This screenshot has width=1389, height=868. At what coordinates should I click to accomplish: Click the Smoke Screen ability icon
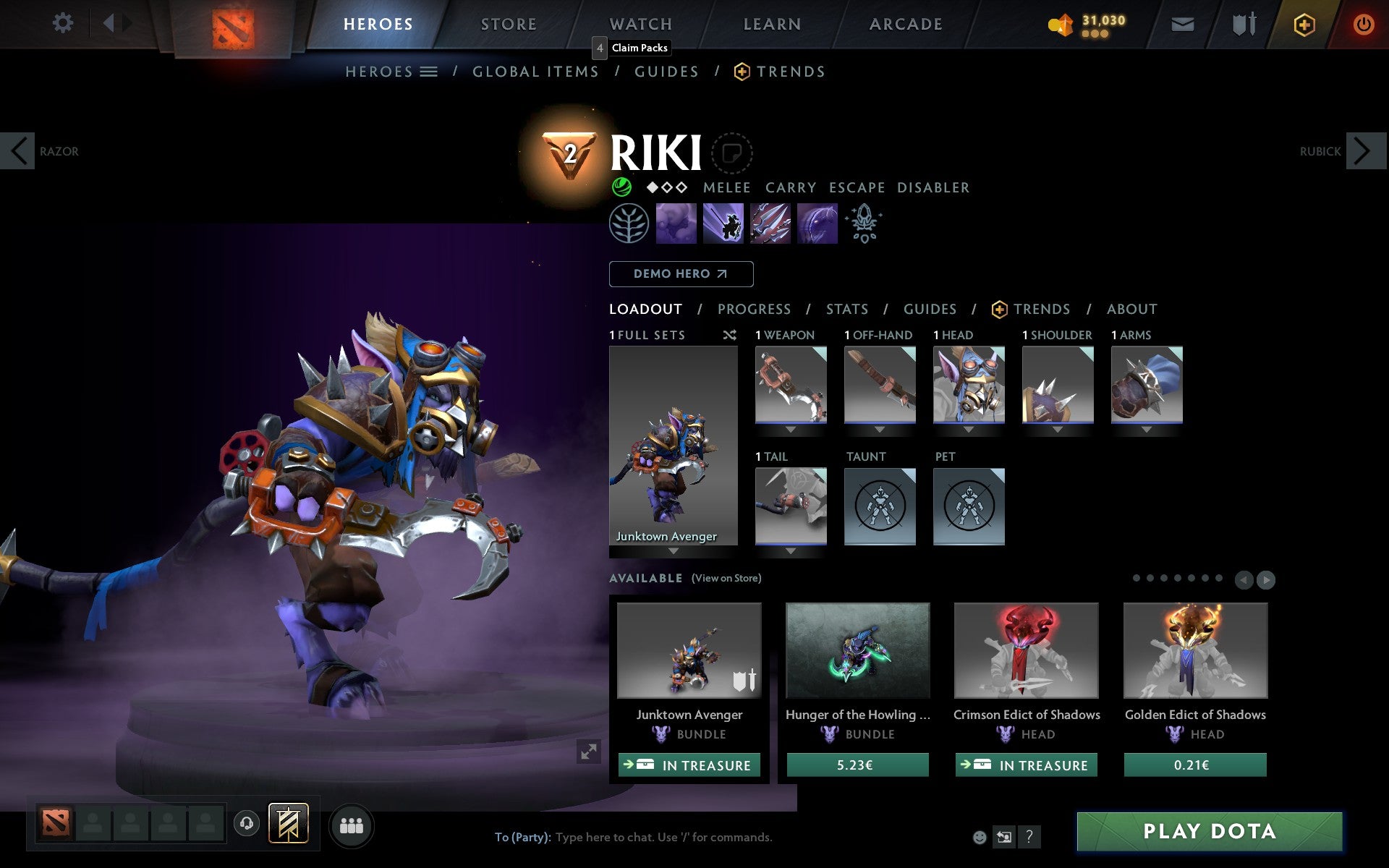click(x=676, y=224)
